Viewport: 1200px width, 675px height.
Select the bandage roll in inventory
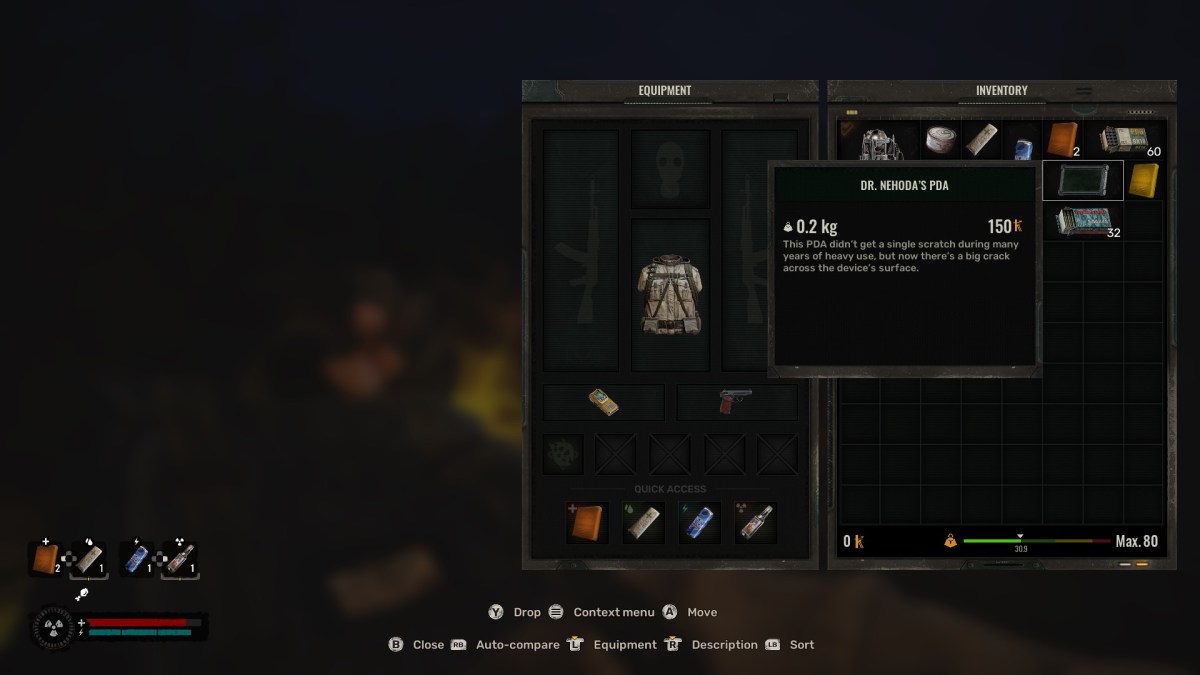click(981, 140)
